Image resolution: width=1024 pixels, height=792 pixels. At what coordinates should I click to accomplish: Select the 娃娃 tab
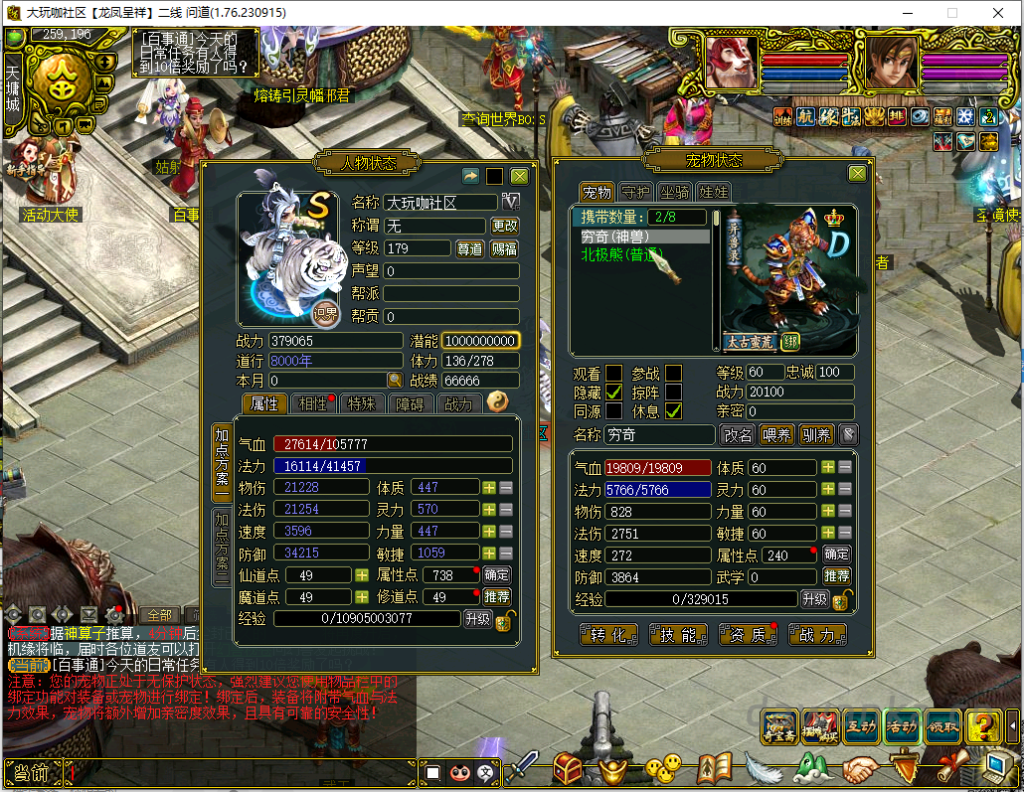712,192
